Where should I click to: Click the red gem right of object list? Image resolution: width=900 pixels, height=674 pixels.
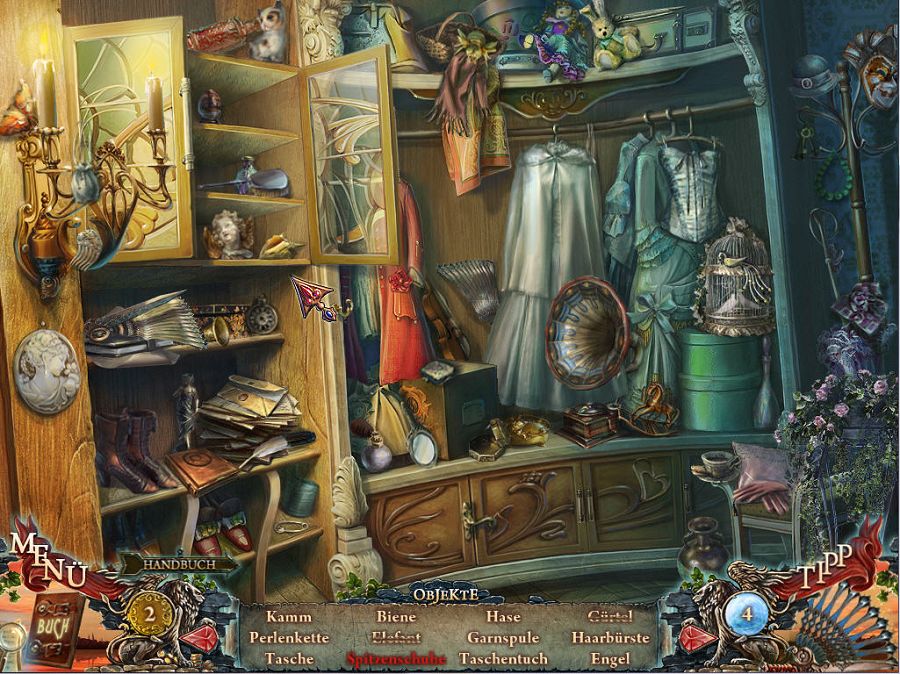(x=698, y=637)
